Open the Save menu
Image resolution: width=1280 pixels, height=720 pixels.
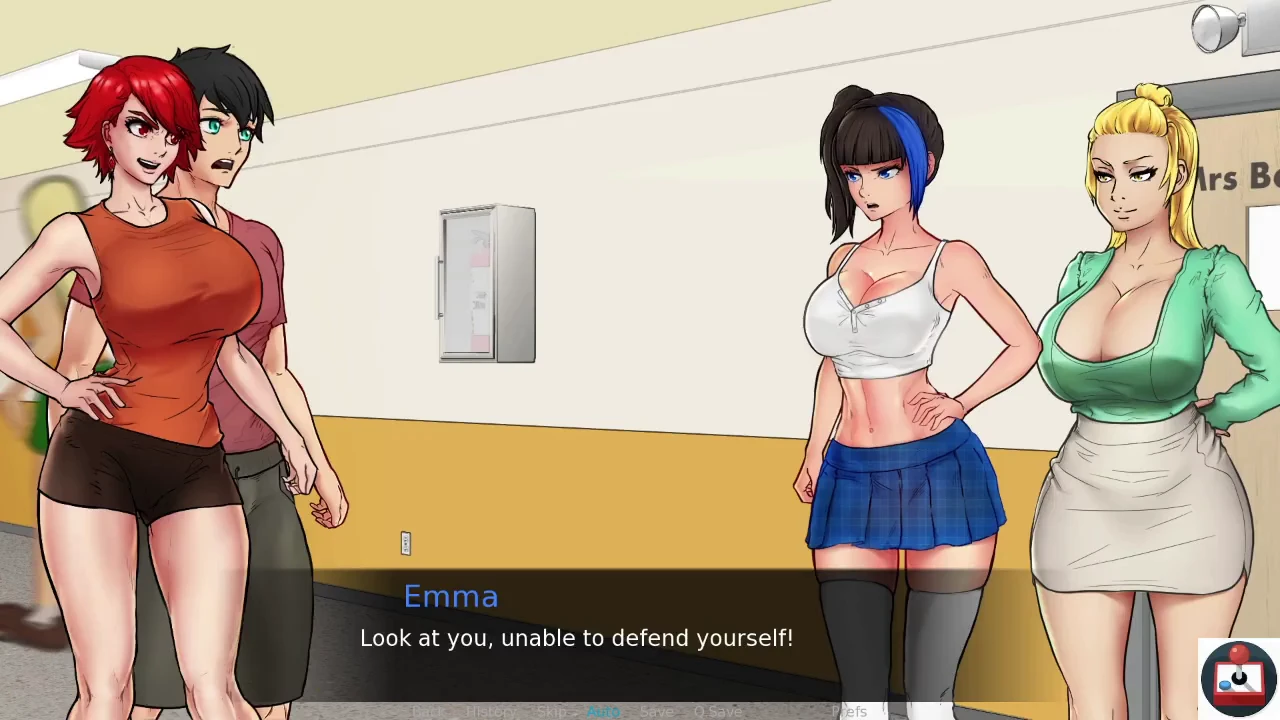pos(656,711)
